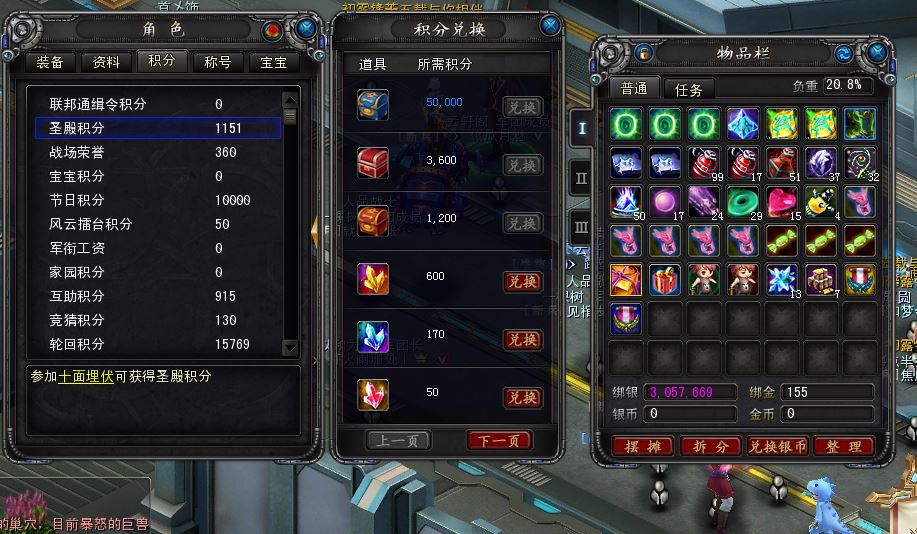
Task: Open inventory bag page II
Action: pos(581,178)
